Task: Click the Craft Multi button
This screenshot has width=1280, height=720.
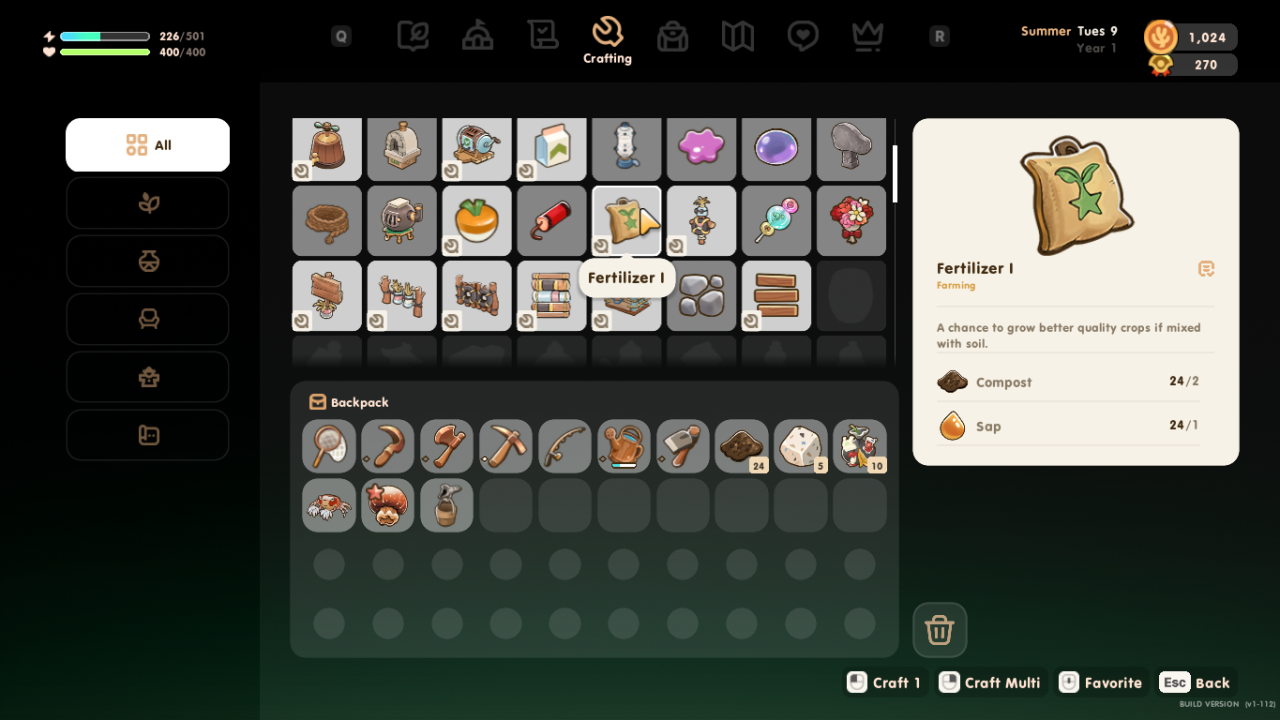Action: (x=991, y=682)
